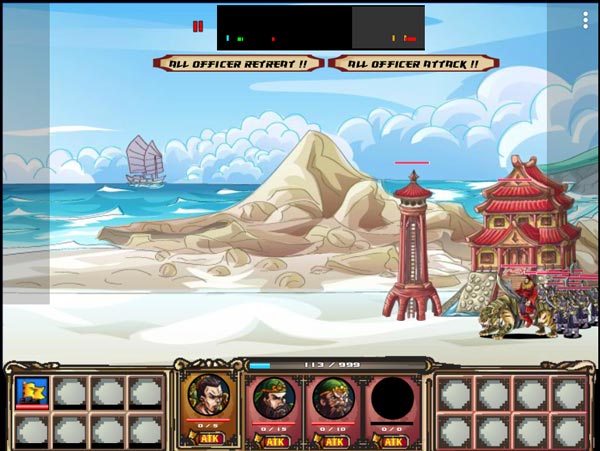Select the yellow soldier unit slot
Screen dimensions: 600x451
pos(32,392)
